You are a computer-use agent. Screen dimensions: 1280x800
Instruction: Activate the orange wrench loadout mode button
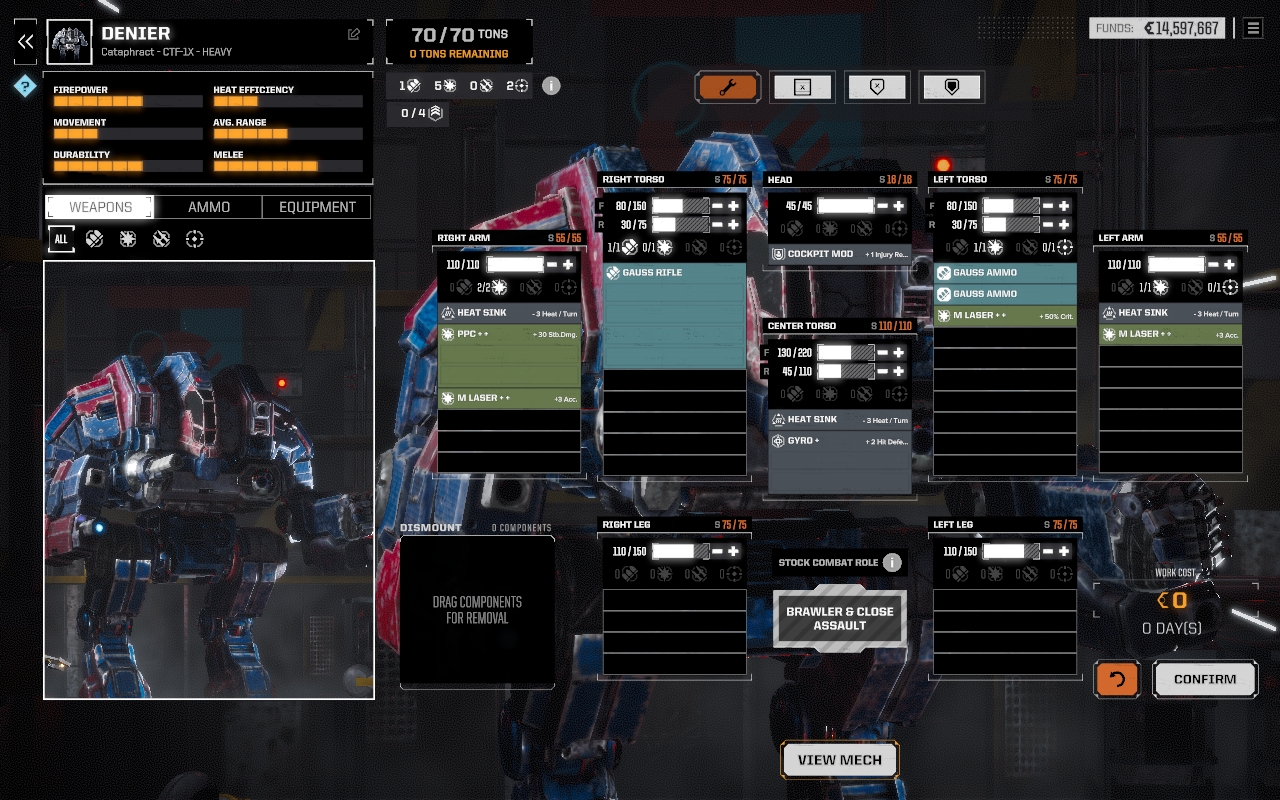(x=728, y=87)
